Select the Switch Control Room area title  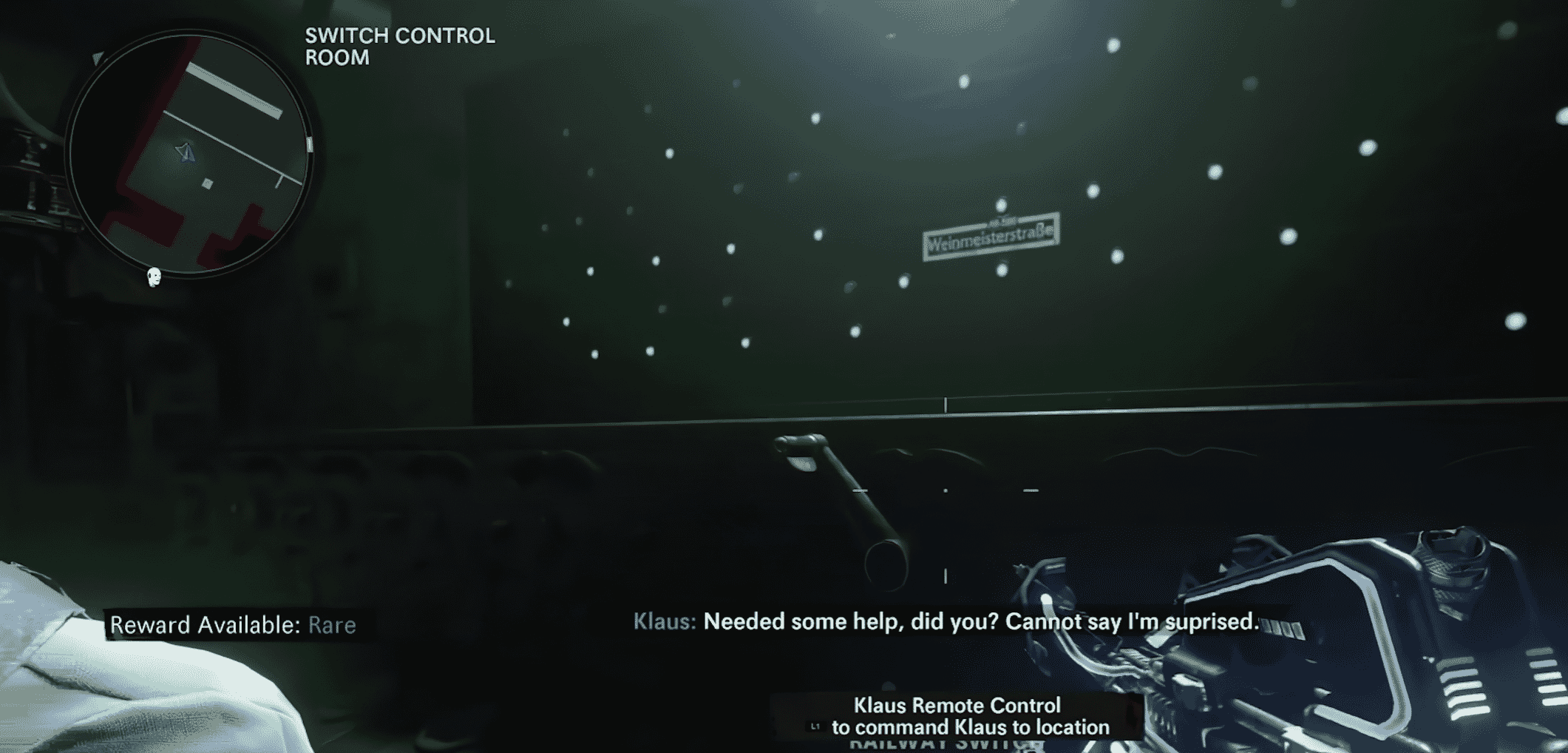point(399,44)
